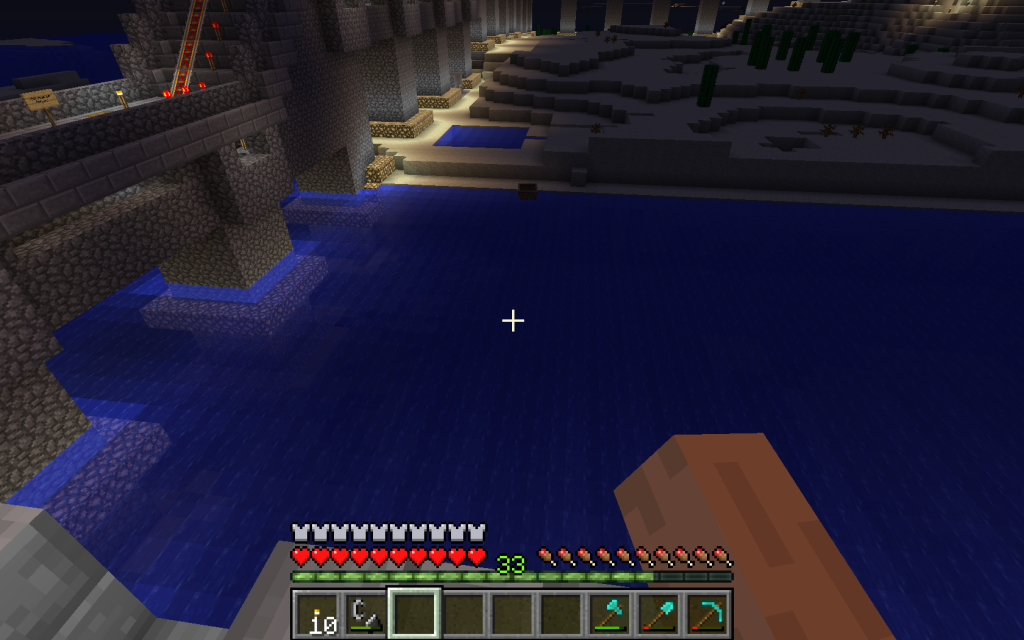This screenshot has height=640, width=1024.
Task: Select the diamond axe hotbar slot
Action: point(610,613)
